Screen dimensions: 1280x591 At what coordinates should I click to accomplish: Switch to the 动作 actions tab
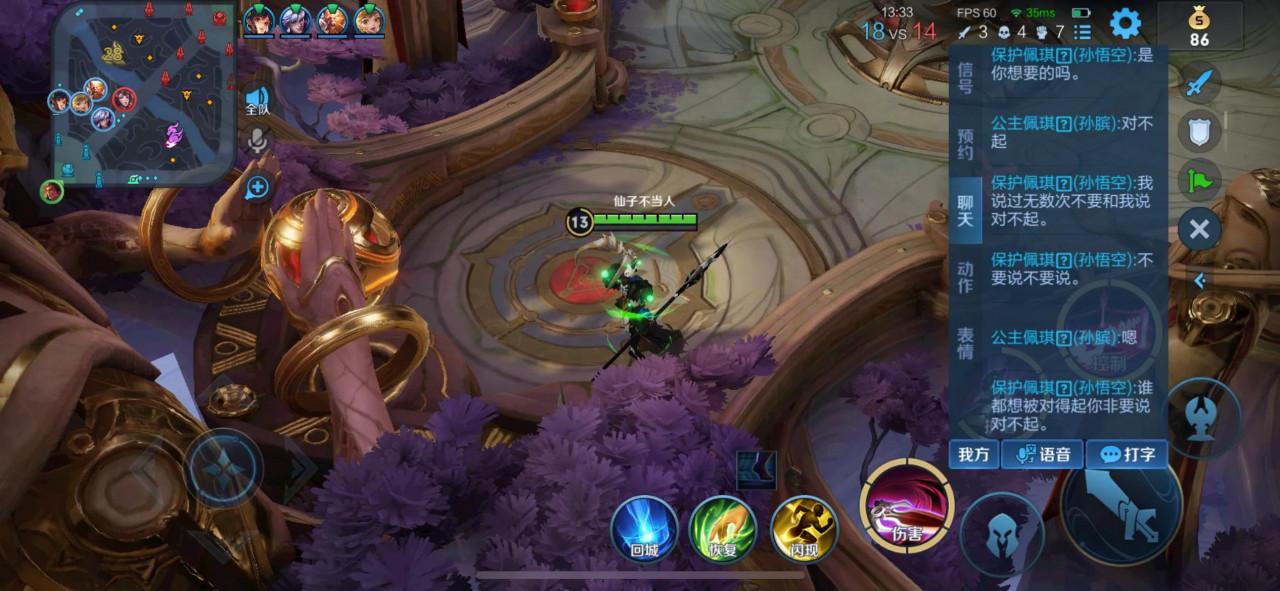(965, 277)
